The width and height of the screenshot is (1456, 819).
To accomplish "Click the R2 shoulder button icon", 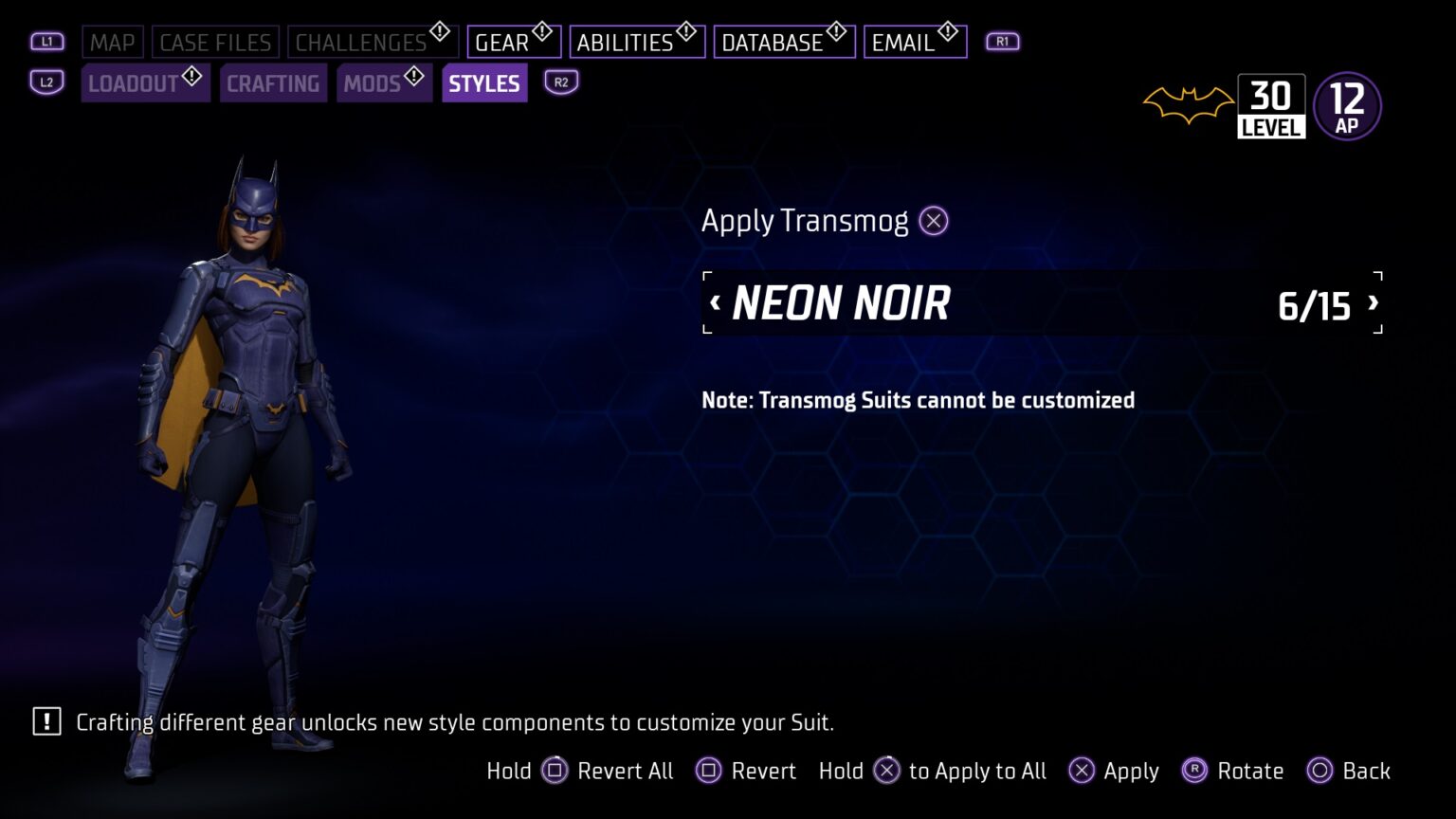I will point(560,83).
